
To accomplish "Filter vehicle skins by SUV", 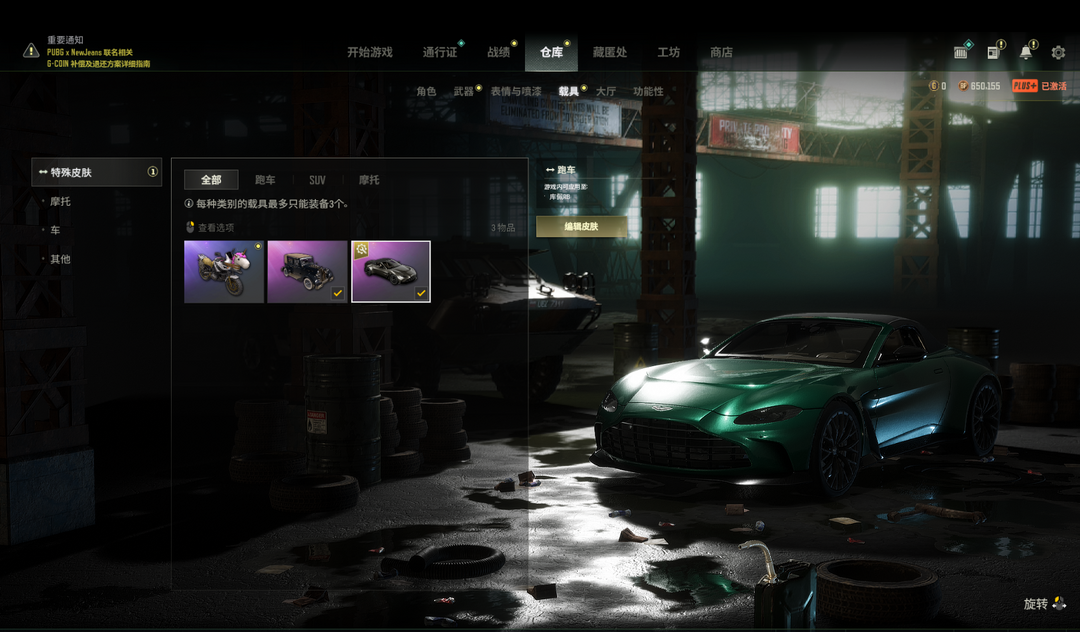I will [317, 180].
